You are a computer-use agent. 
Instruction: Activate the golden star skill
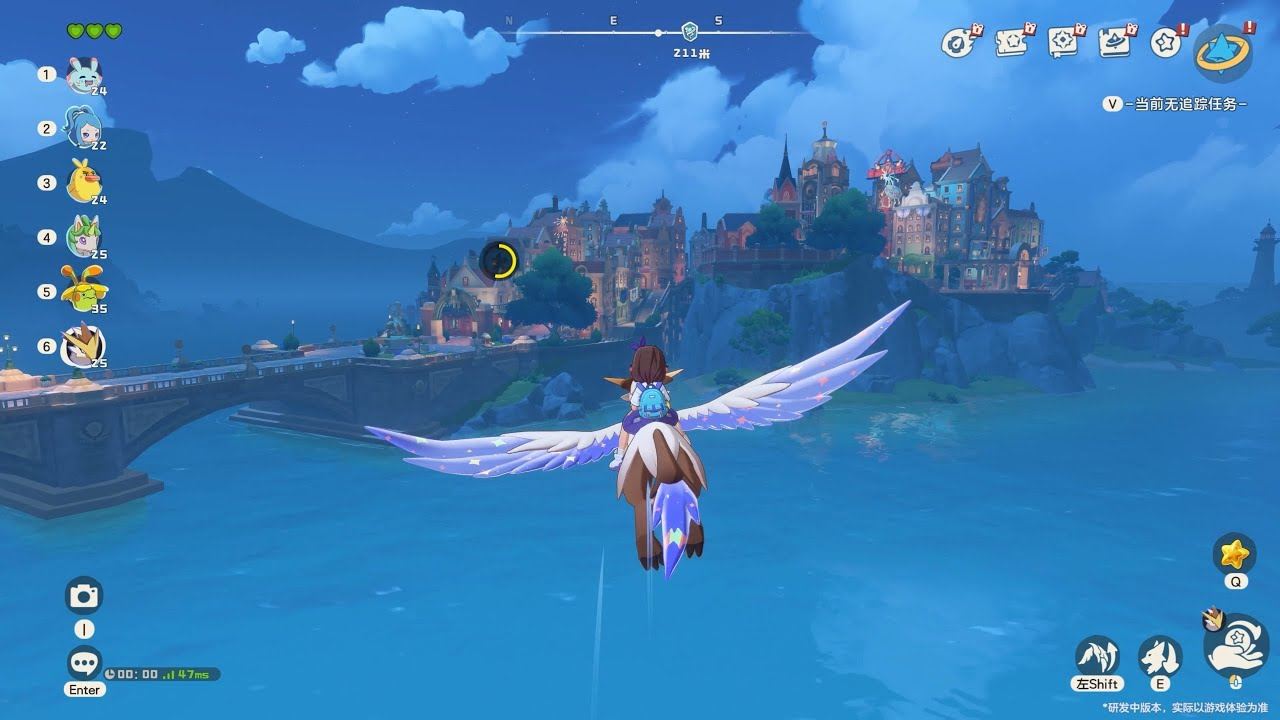(1235, 553)
